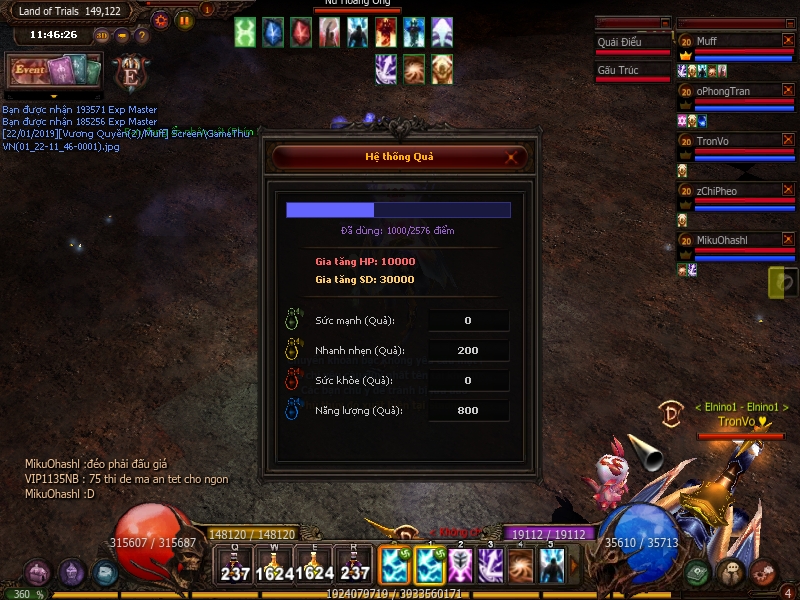The image size is (800, 600).
Task: Remove oPhongTran from the party
Action: point(788,91)
